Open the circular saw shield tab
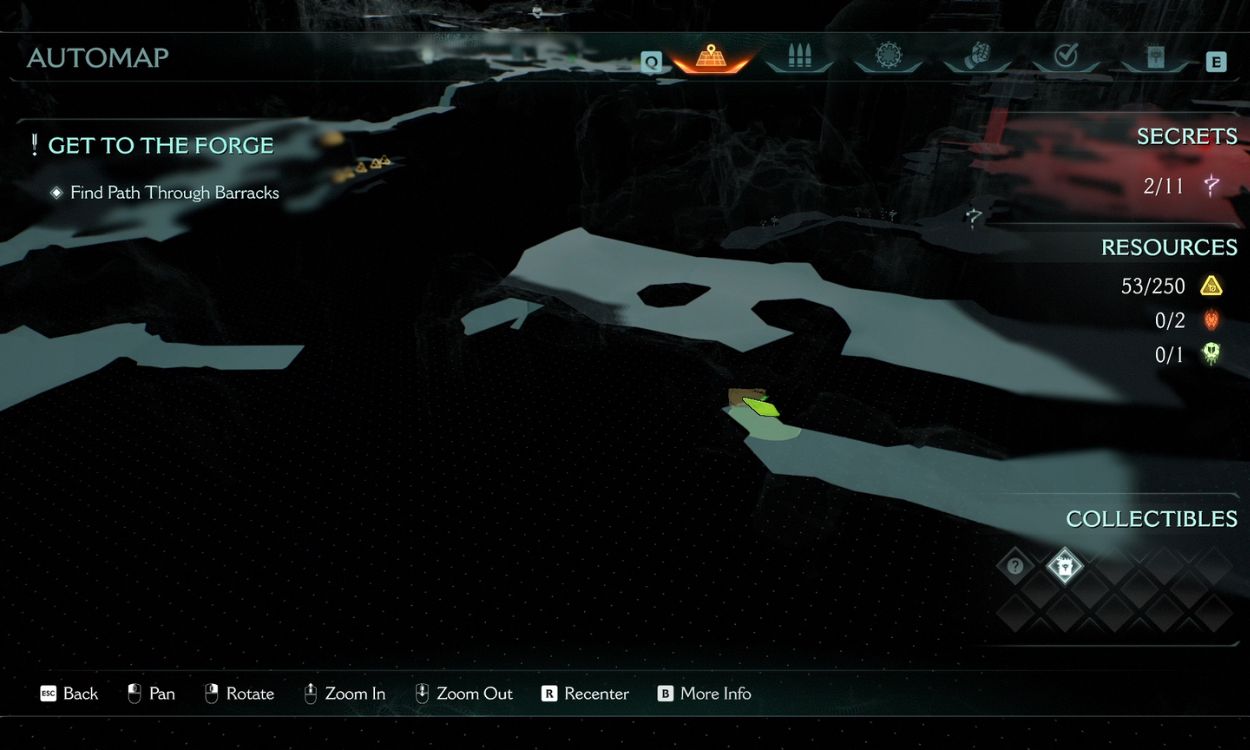 click(888, 57)
